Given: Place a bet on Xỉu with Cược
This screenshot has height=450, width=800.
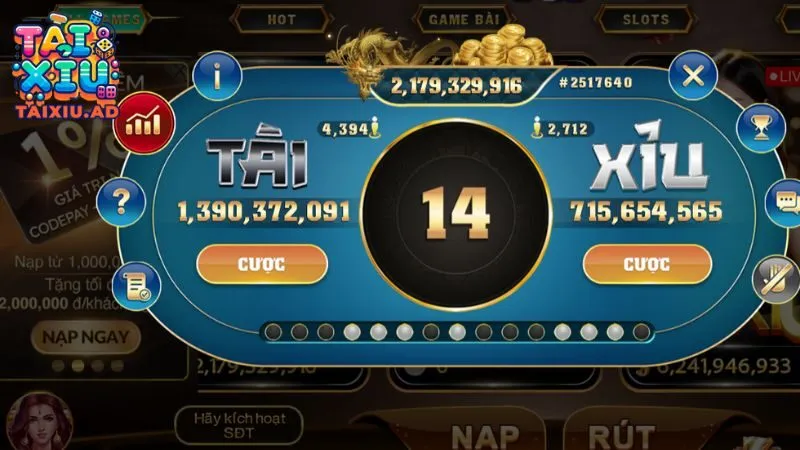Looking at the screenshot, I should (647, 264).
